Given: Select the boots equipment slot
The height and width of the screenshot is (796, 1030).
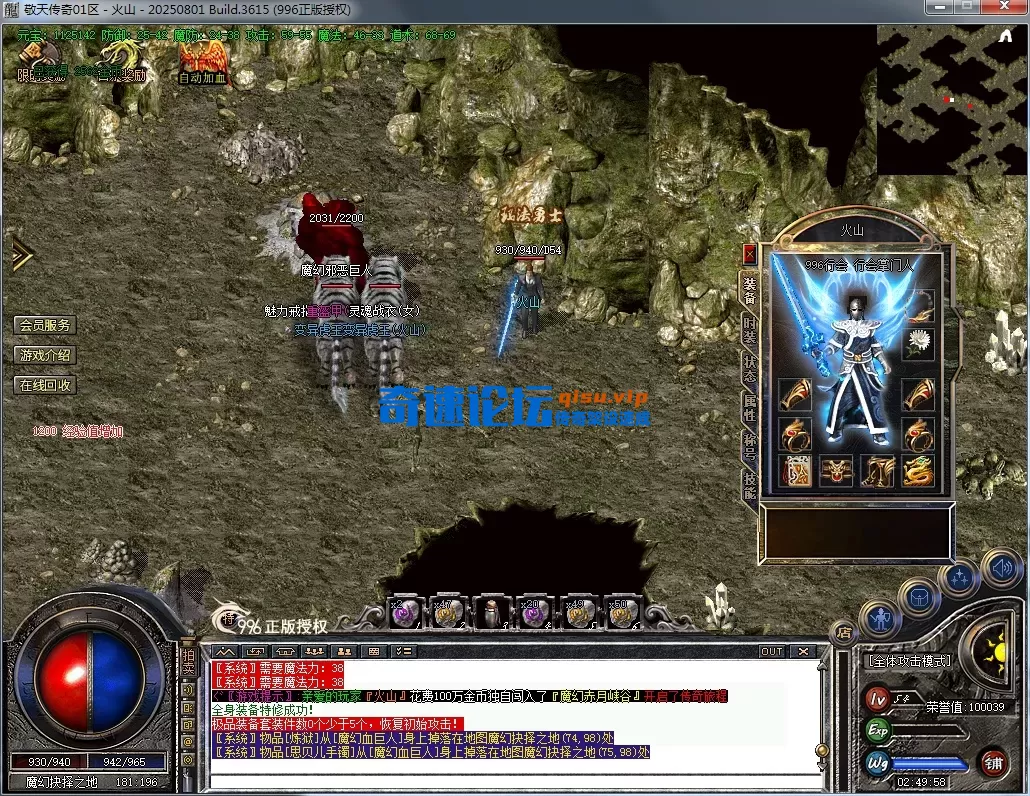Looking at the screenshot, I should (878, 471).
